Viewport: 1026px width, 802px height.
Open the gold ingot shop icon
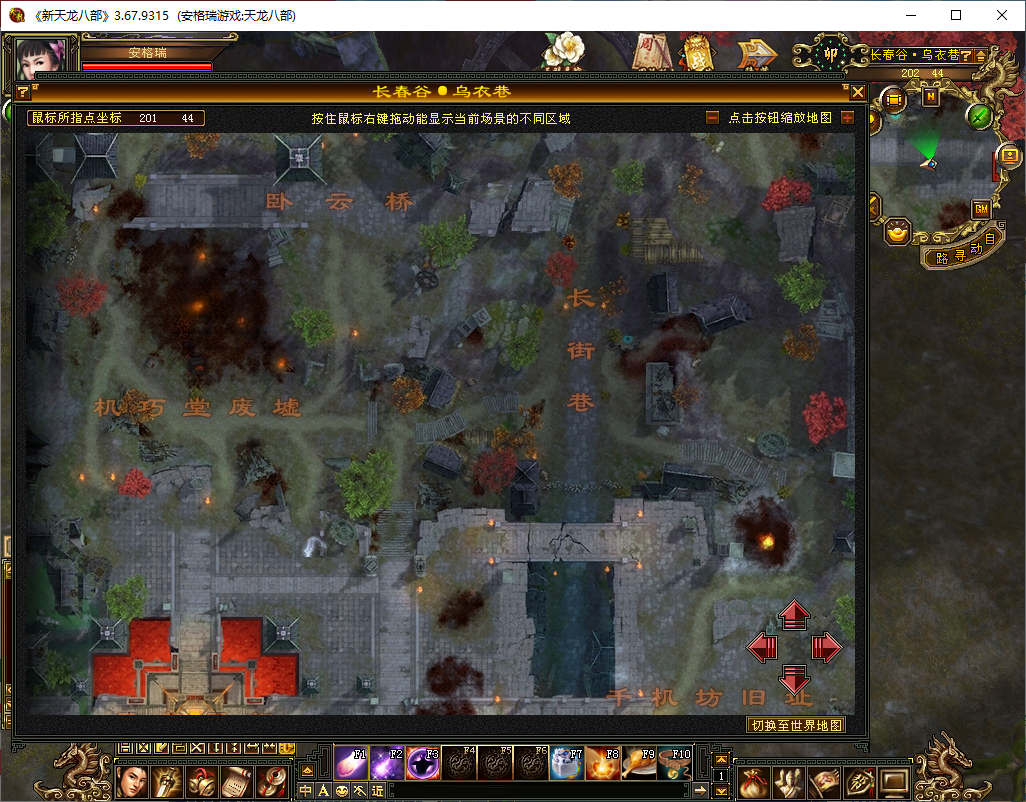pos(898,232)
